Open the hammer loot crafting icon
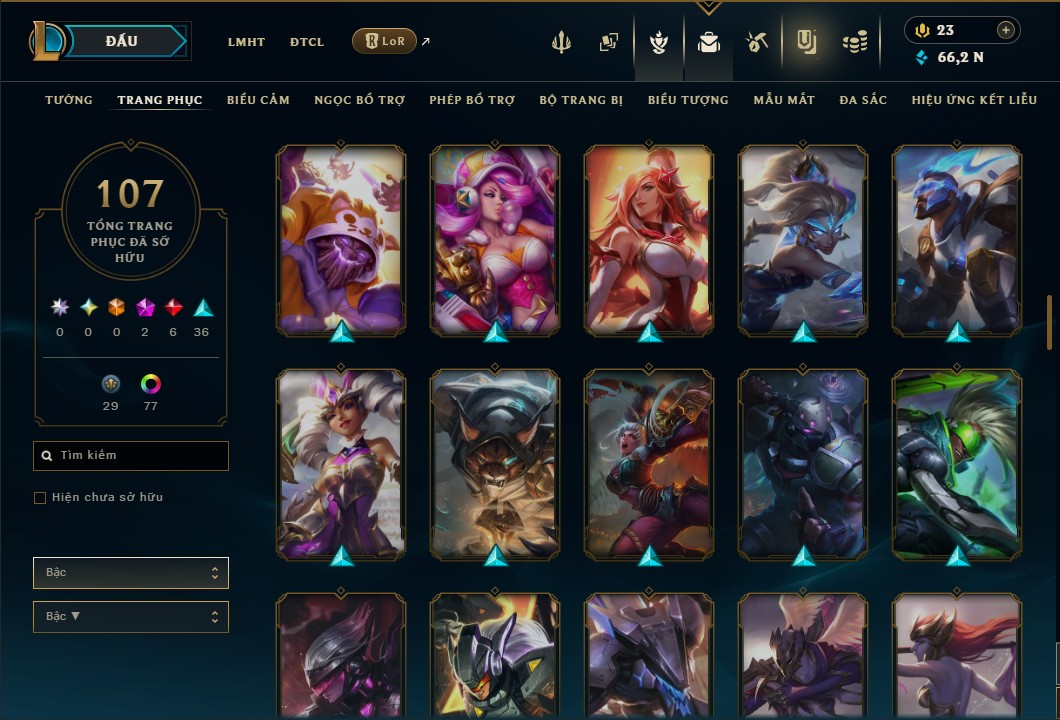Screen dimensions: 1060x720 click(x=757, y=42)
